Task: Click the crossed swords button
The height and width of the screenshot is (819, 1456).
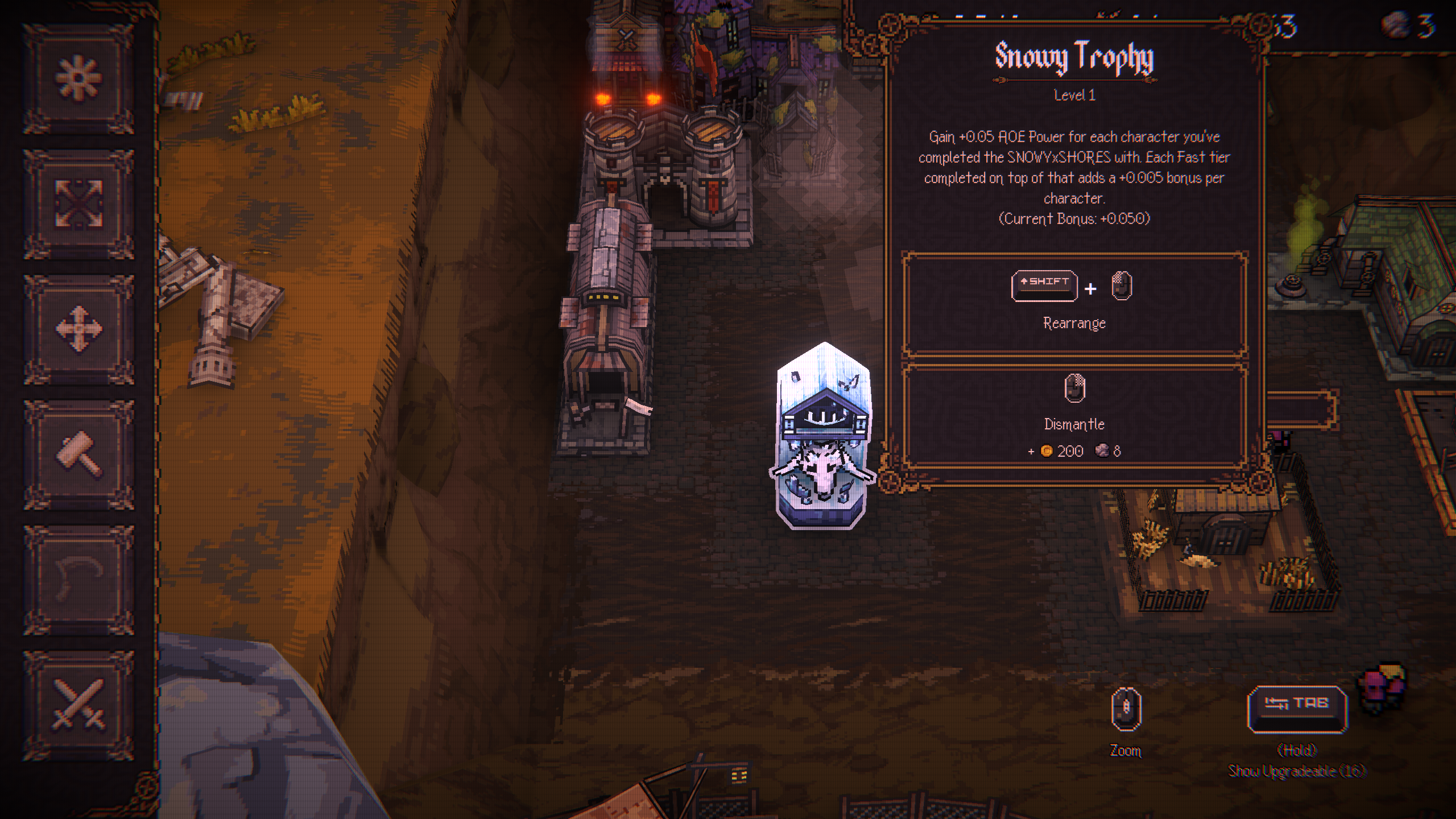Action: pos(78,704)
